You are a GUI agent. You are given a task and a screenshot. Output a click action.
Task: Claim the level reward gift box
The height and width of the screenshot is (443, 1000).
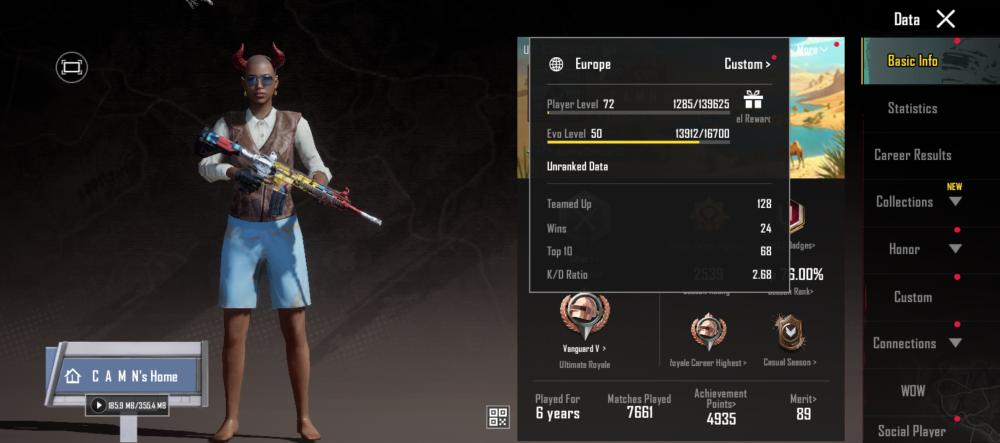tap(753, 99)
